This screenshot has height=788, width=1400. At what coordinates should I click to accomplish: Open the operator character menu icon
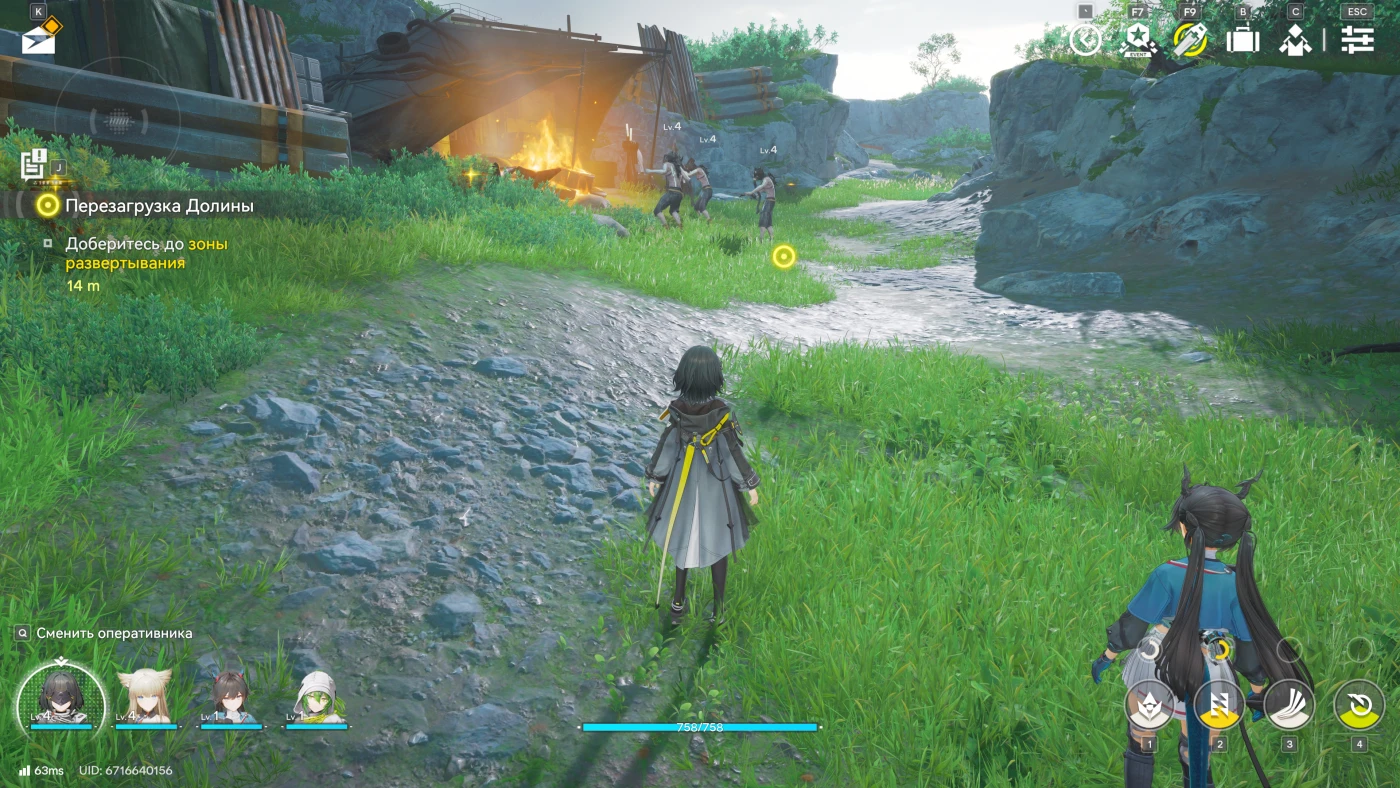coord(1295,40)
